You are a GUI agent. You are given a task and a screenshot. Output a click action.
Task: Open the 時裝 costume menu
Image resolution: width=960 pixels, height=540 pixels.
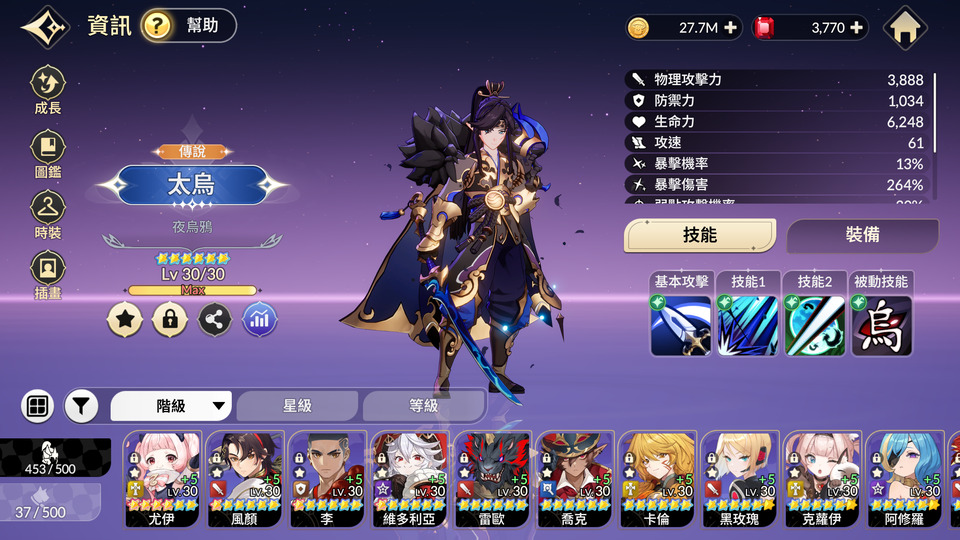(x=47, y=215)
